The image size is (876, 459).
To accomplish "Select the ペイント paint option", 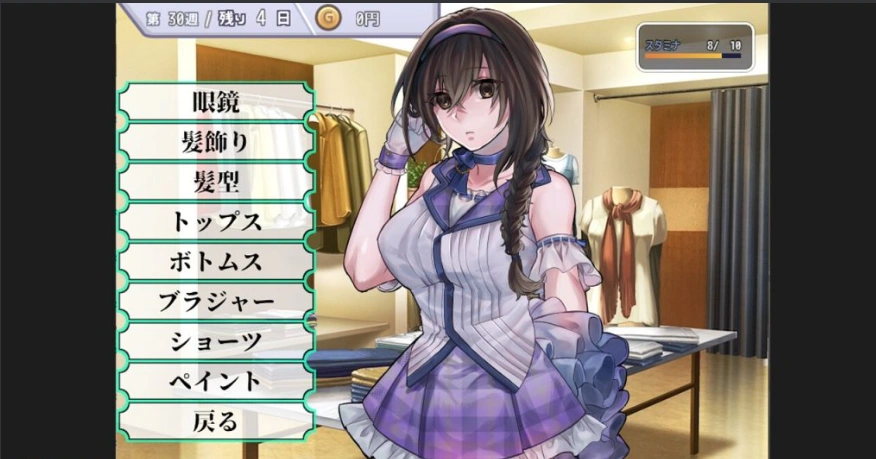I will pyautogui.click(x=215, y=381).
